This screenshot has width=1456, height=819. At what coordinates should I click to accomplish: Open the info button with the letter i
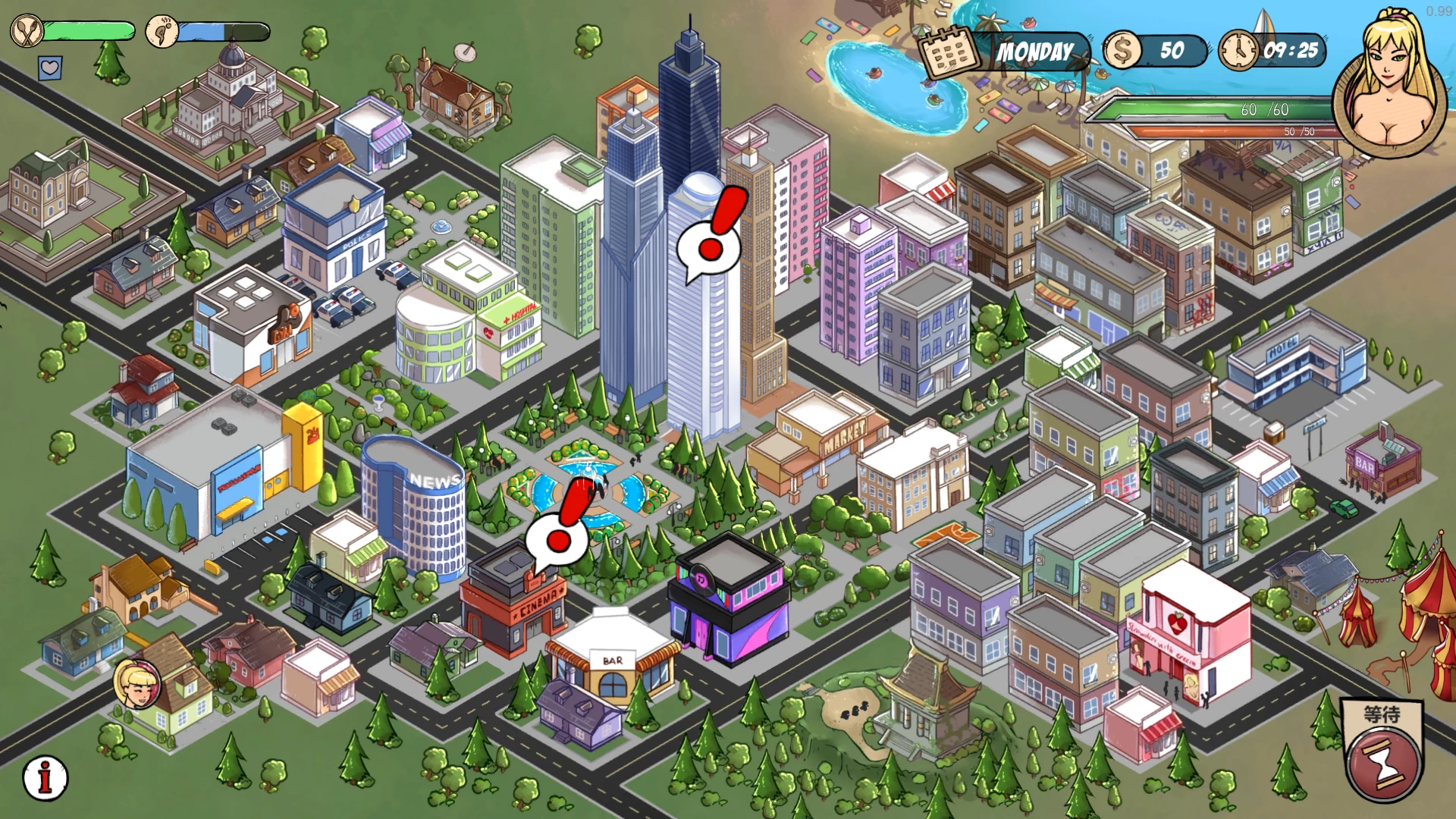[45, 777]
